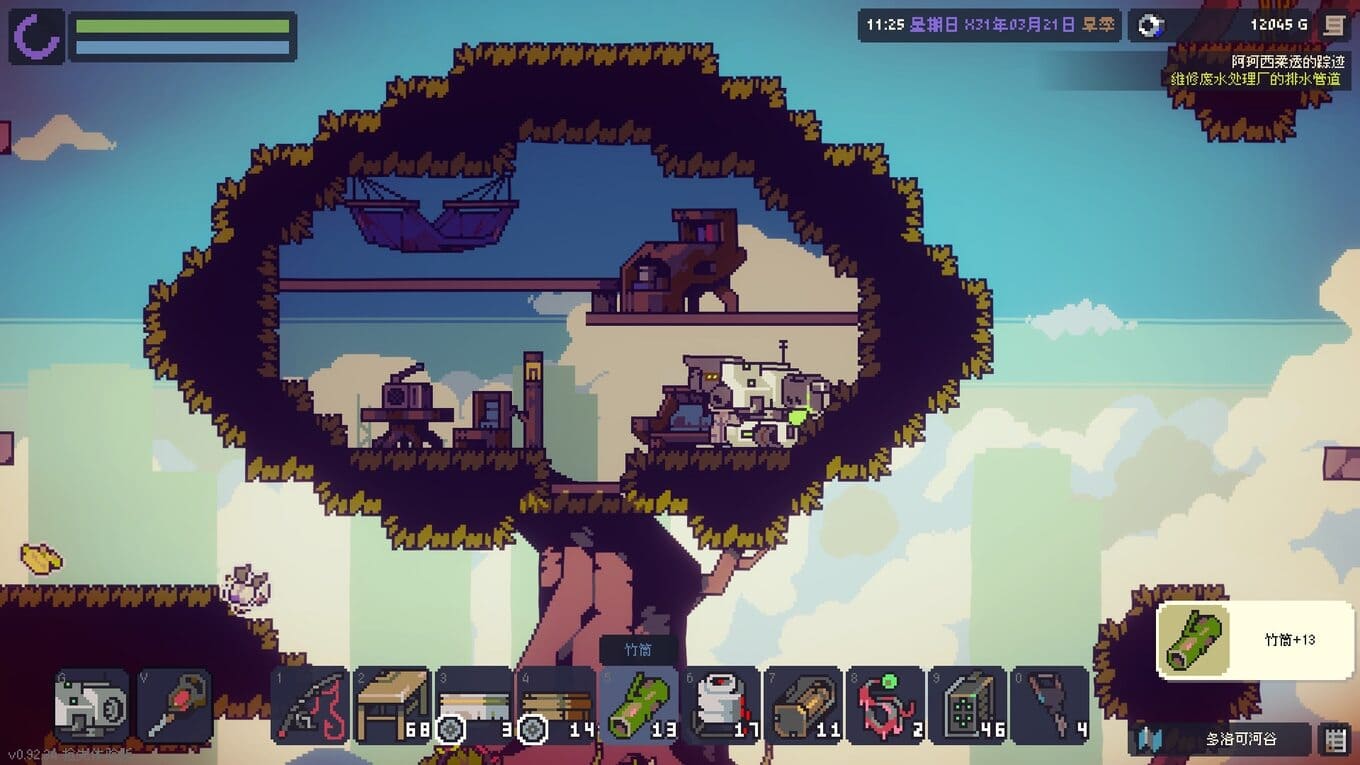The width and height of the screenshot is (1360, 765).
Task: Select the fishing rod in slot 1
Action: coord(310,704)
